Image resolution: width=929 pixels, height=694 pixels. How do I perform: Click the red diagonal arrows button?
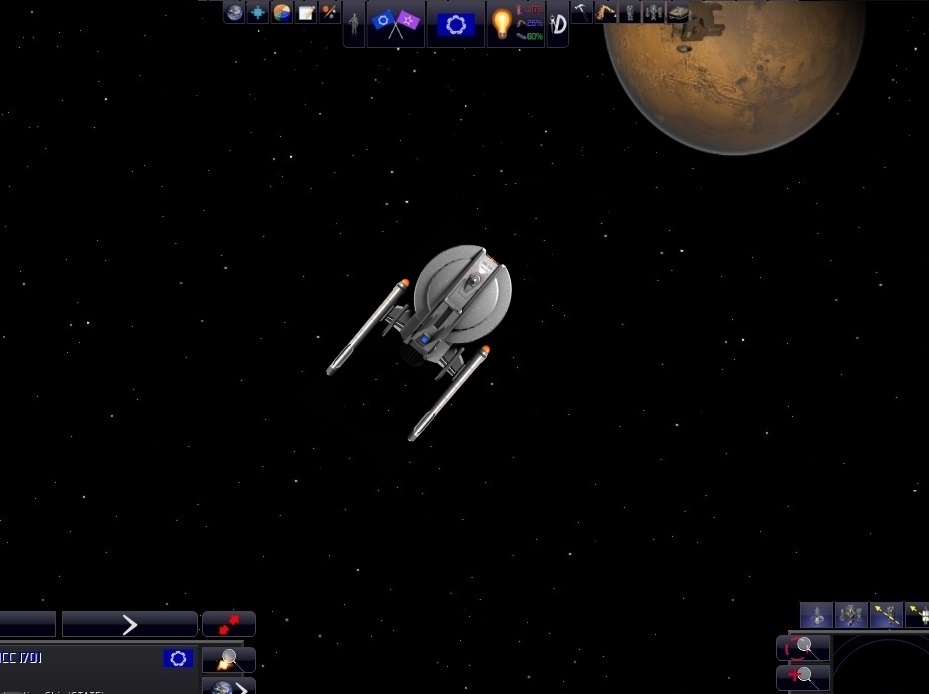coord(228,624)
